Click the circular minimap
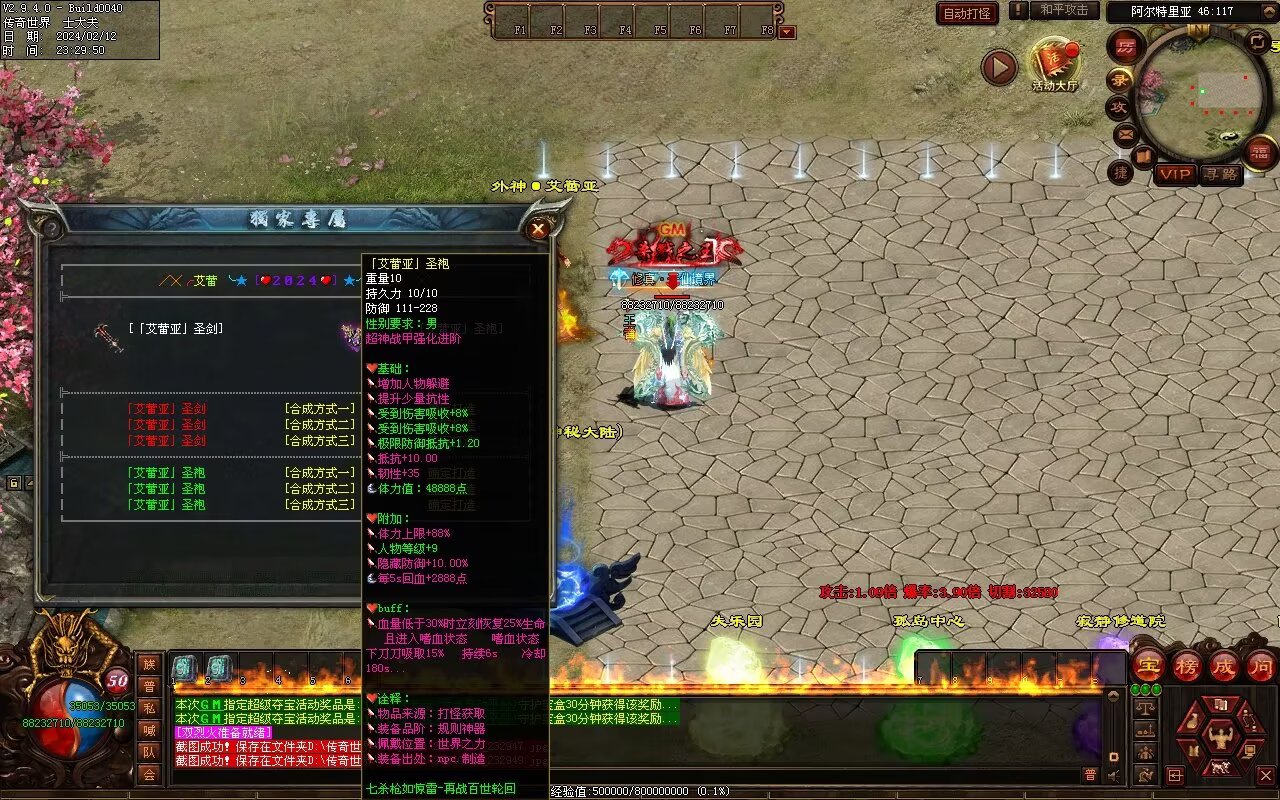Viewport: 1280px width, 800px height. tap(1200, 95)
